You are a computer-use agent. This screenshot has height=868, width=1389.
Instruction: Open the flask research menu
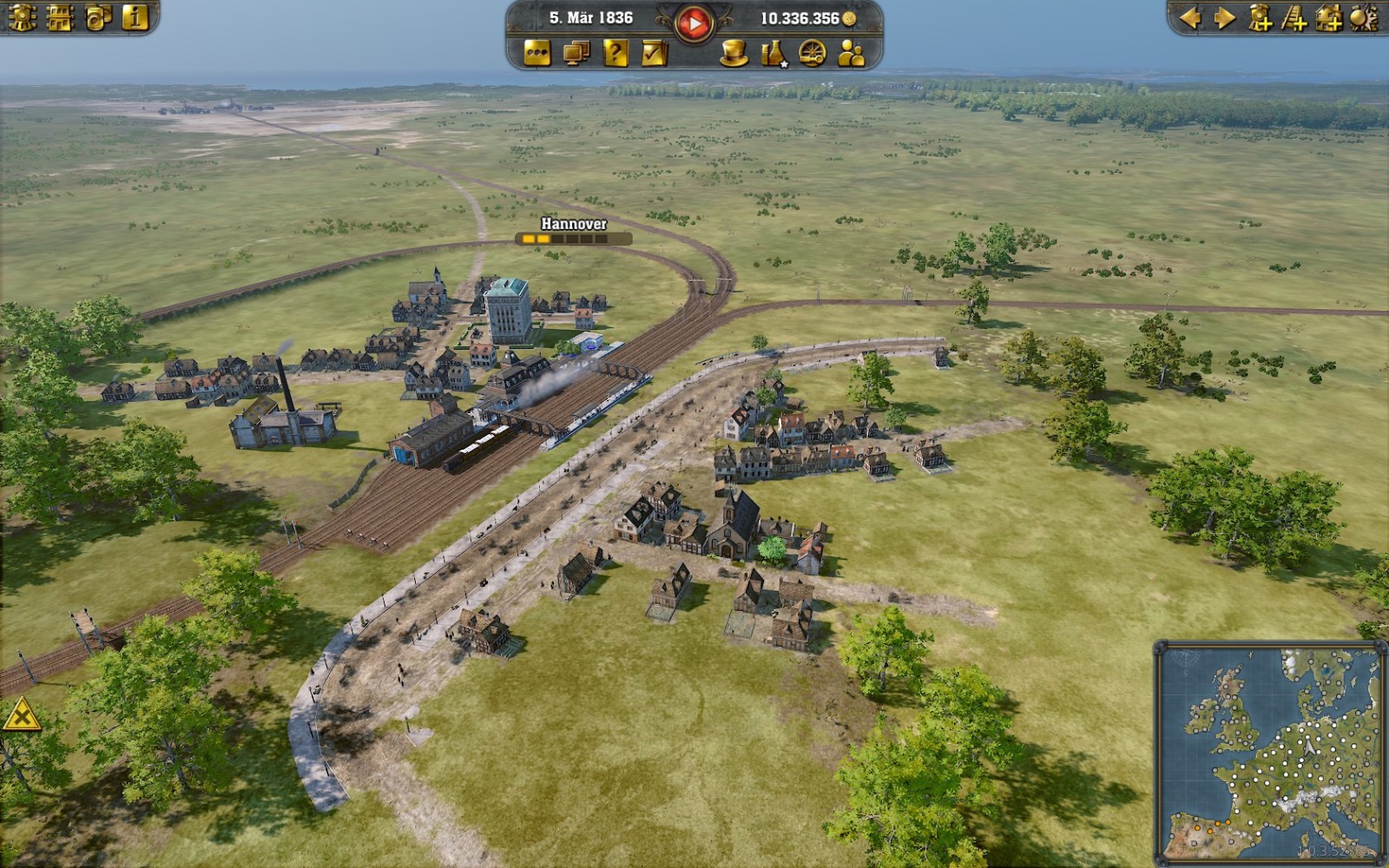[x=773, y=54]
